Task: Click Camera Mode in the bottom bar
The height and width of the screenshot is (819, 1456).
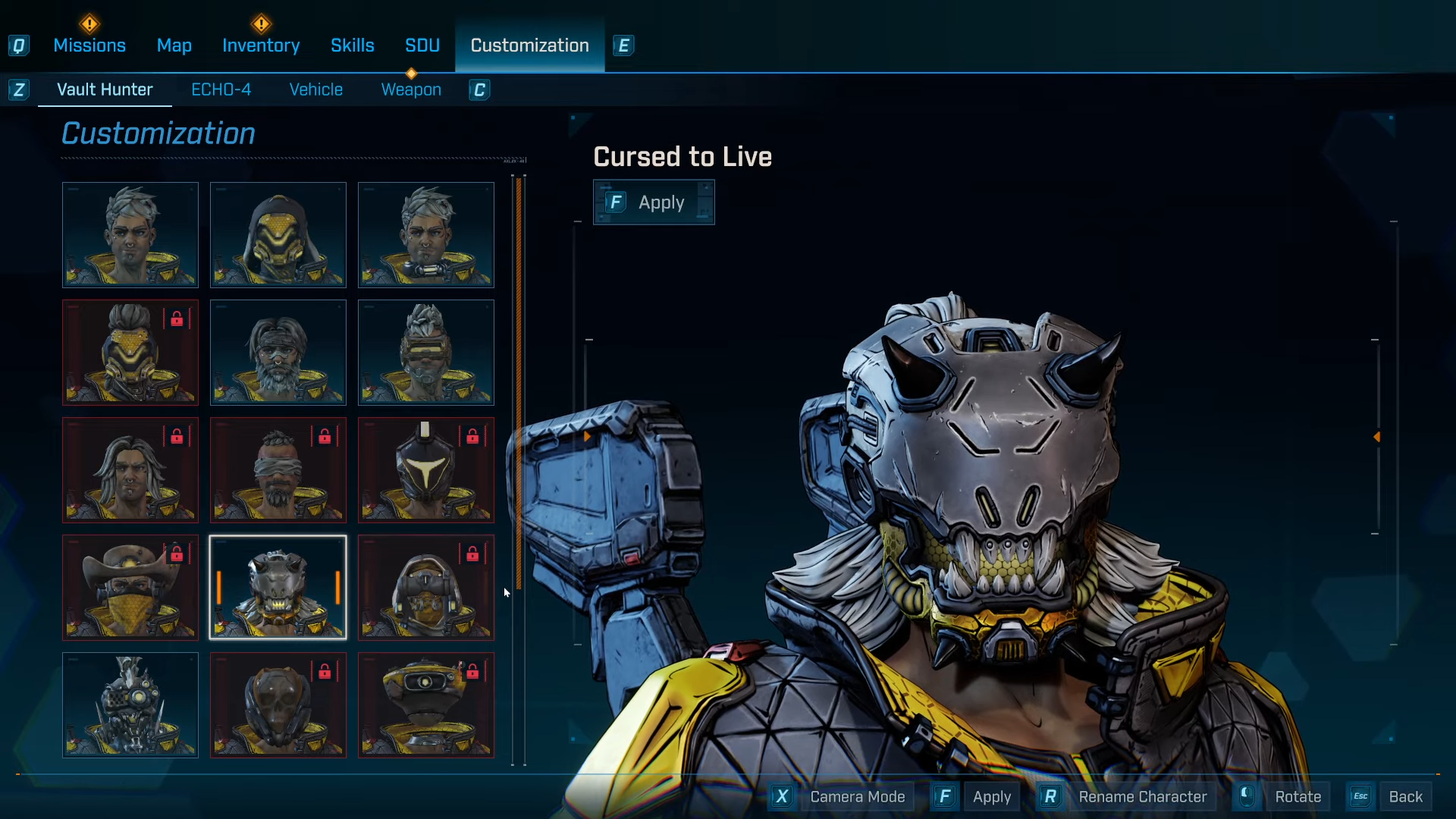Action: click(x=857, y=797)
